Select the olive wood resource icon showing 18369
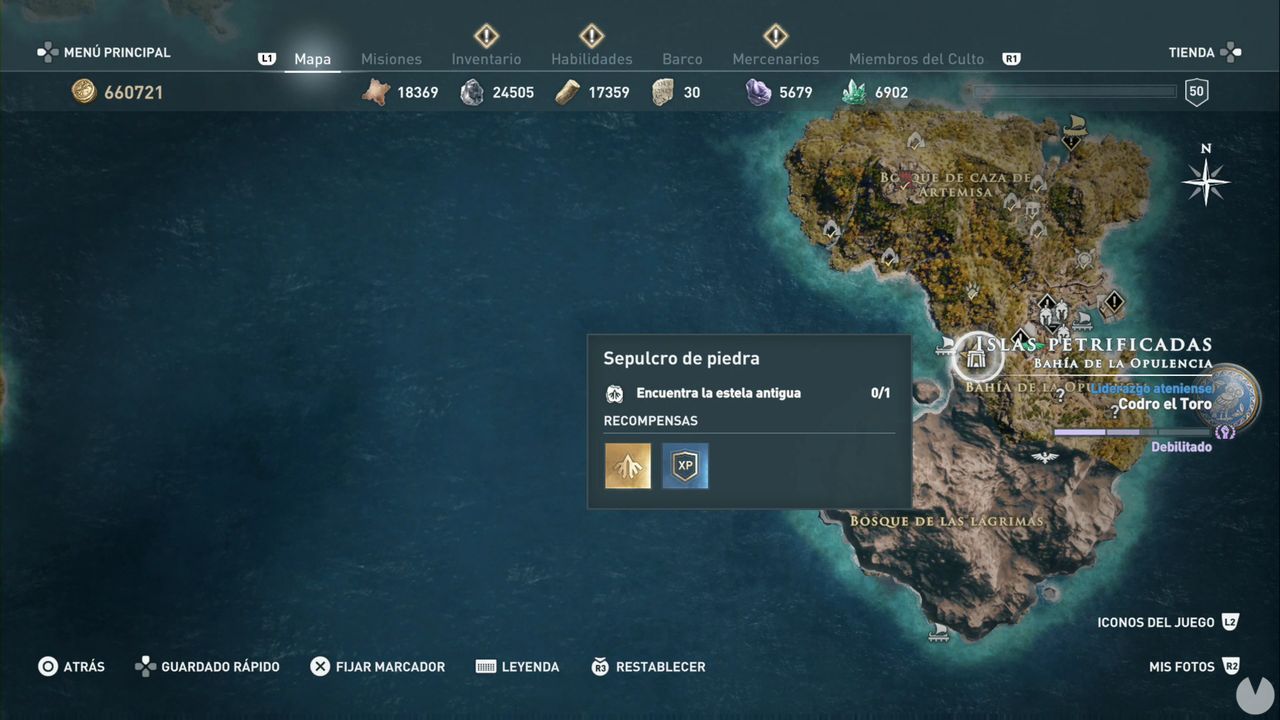The width and height of the screenshot is (1280, 720). coord(377,91)
